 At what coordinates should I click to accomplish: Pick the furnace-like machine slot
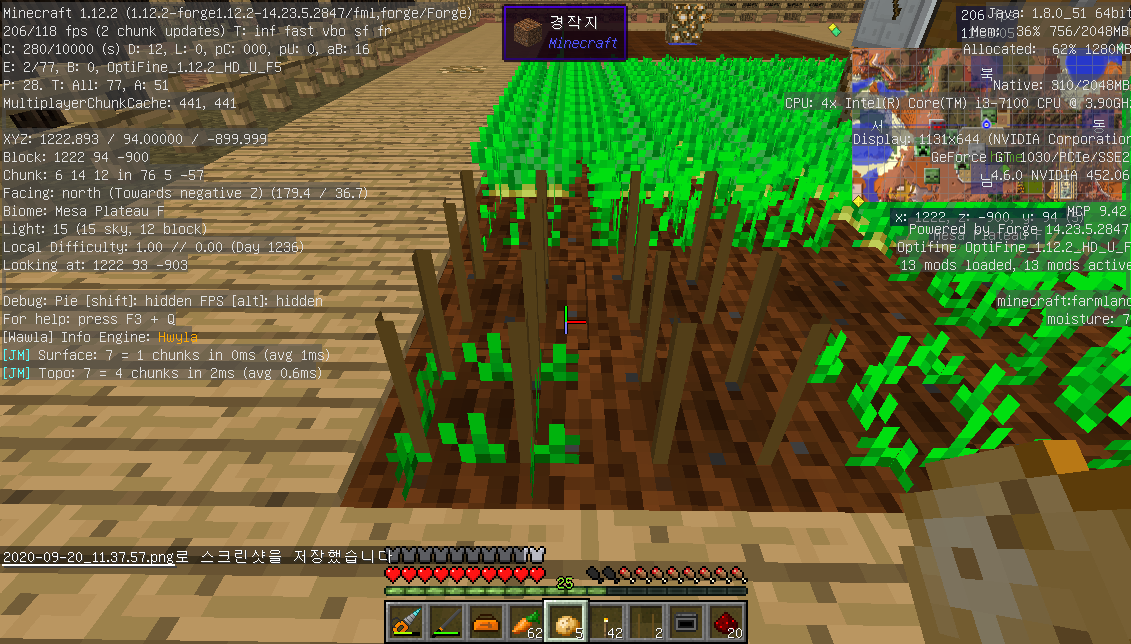click(x=686, y=622)
